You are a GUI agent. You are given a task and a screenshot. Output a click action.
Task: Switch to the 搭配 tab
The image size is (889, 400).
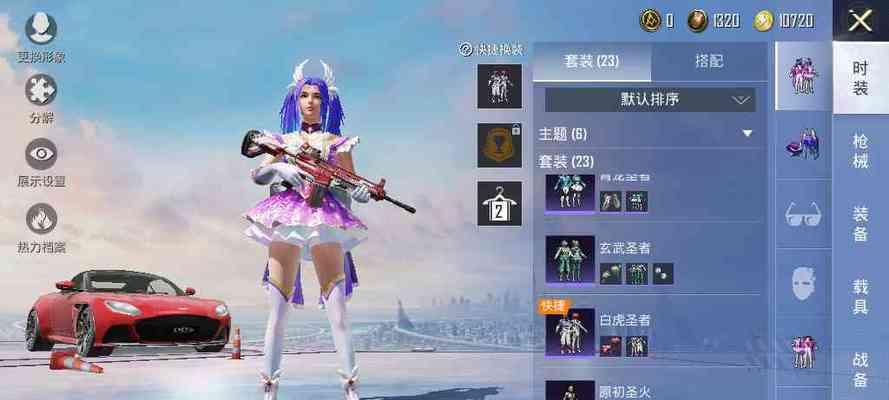709,61
